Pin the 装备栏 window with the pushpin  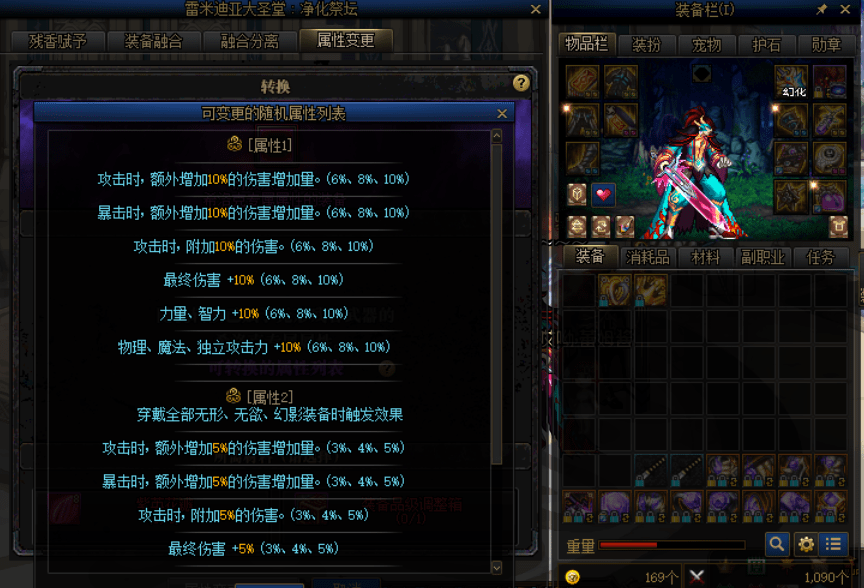(x=822, y=10)
